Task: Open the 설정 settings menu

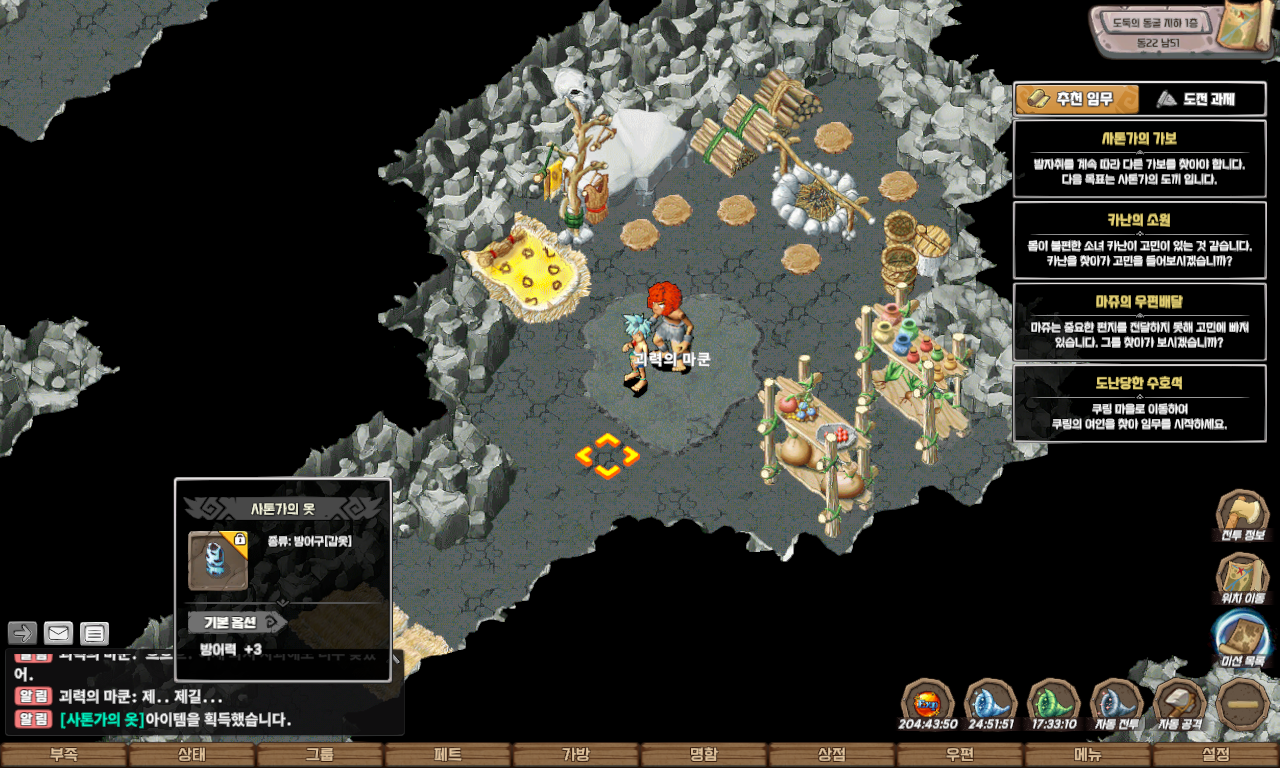Action: [1216, 755]
